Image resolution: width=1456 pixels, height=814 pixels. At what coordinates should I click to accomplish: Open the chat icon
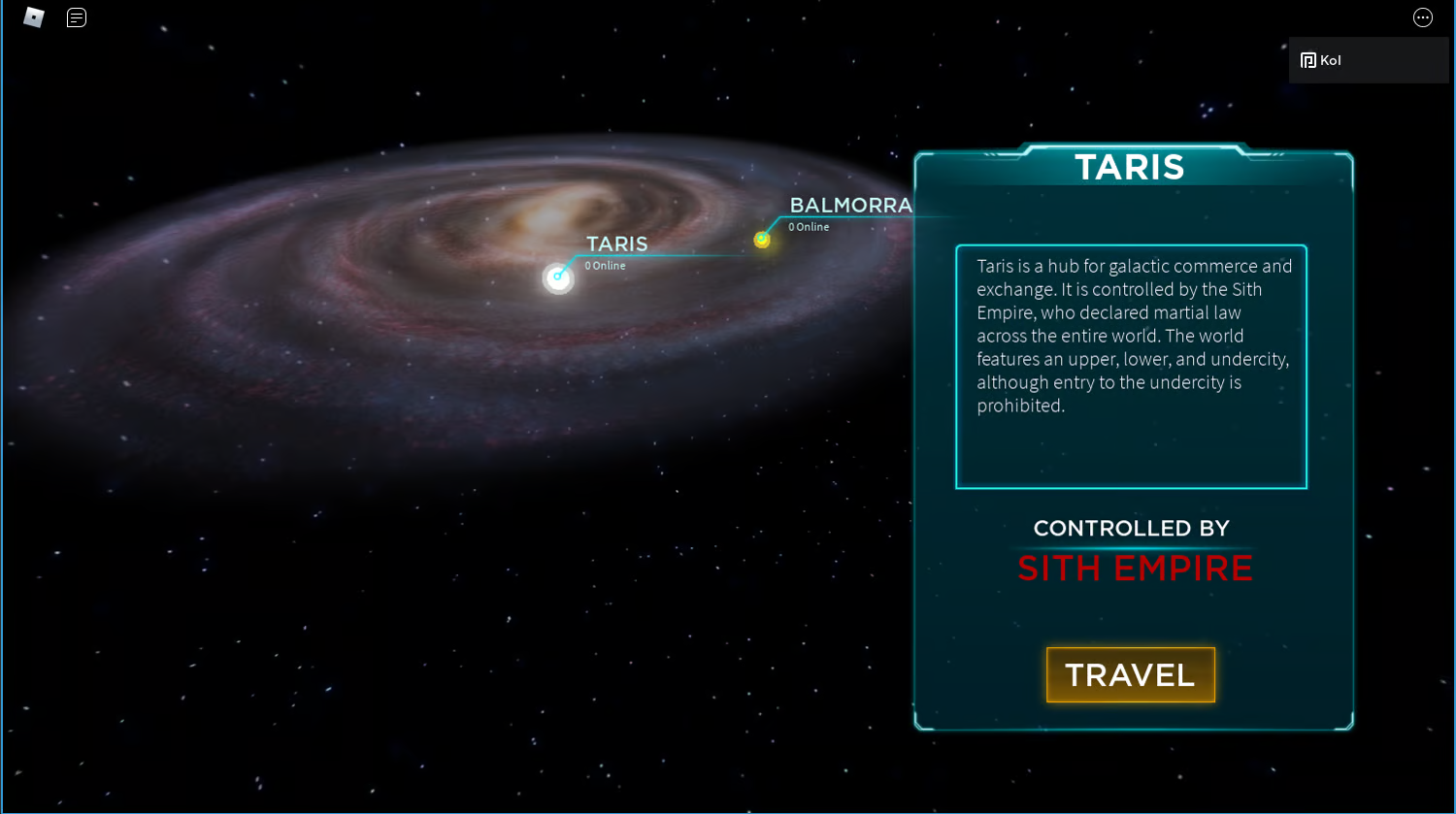pos(76,16)
